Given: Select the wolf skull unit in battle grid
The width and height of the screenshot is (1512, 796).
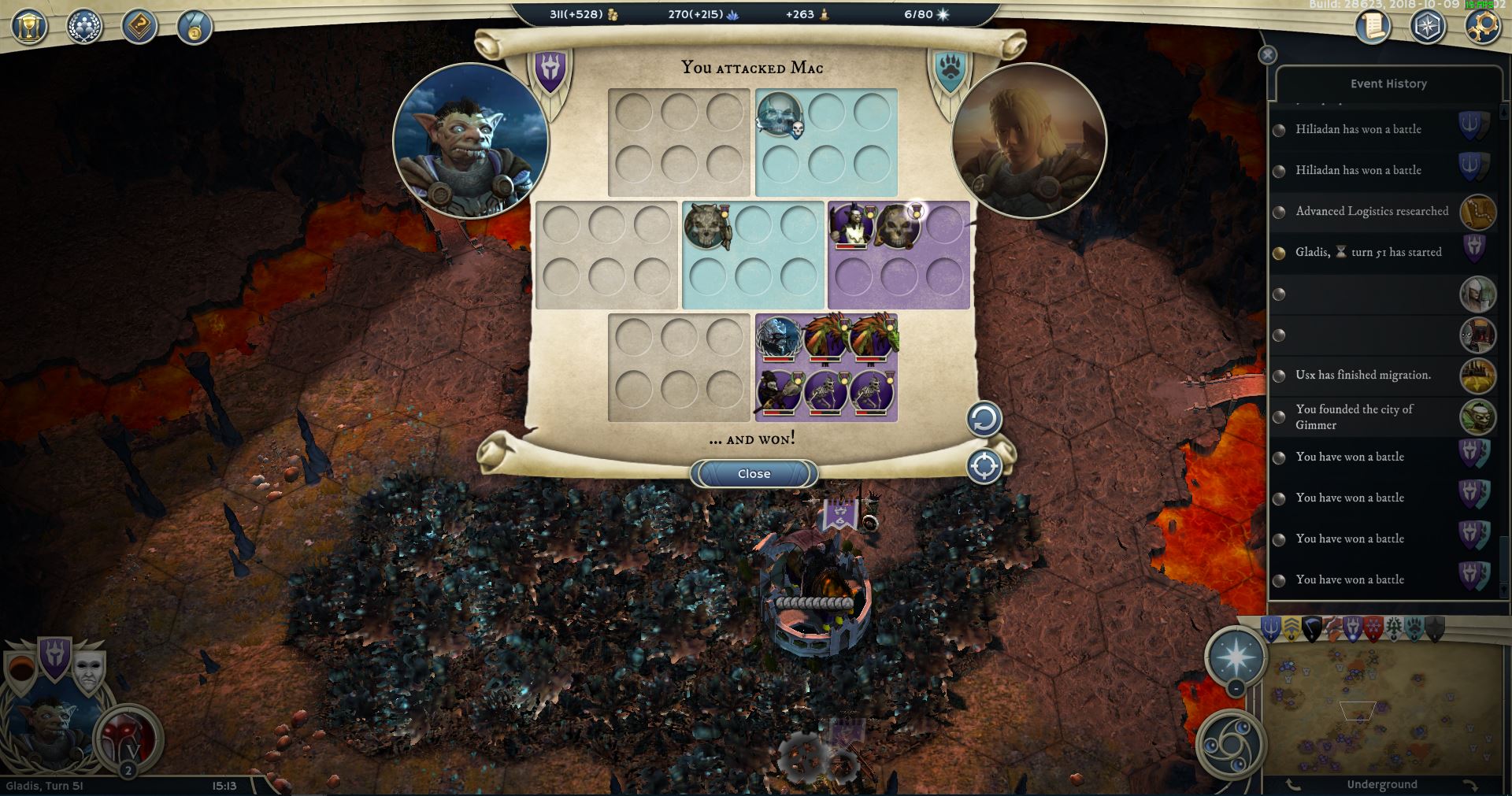Looking at the screenshot, I should [706, 226].
